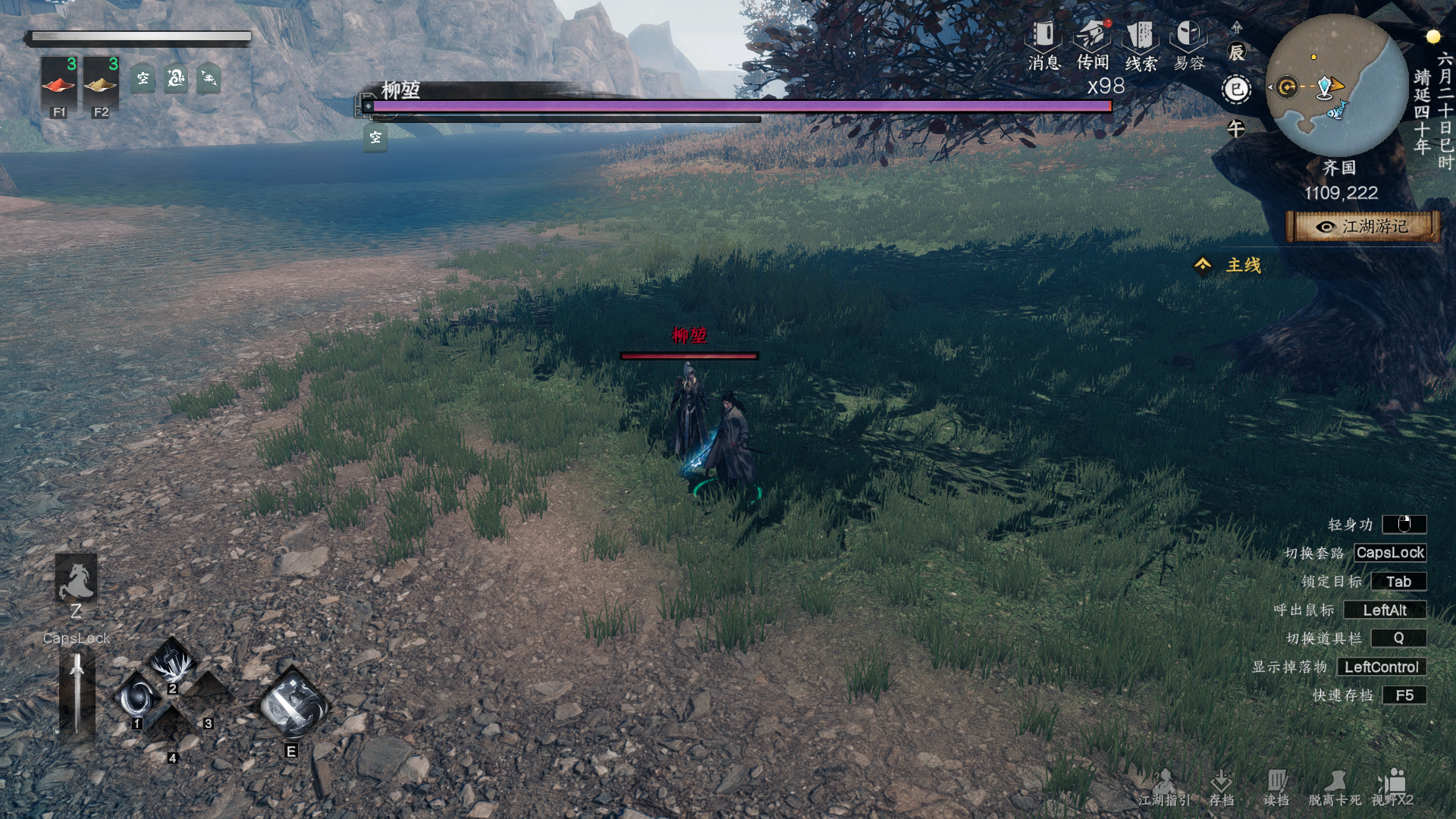Open the 线索 clues panel
1456x819 pixels.
point(1141,45)
